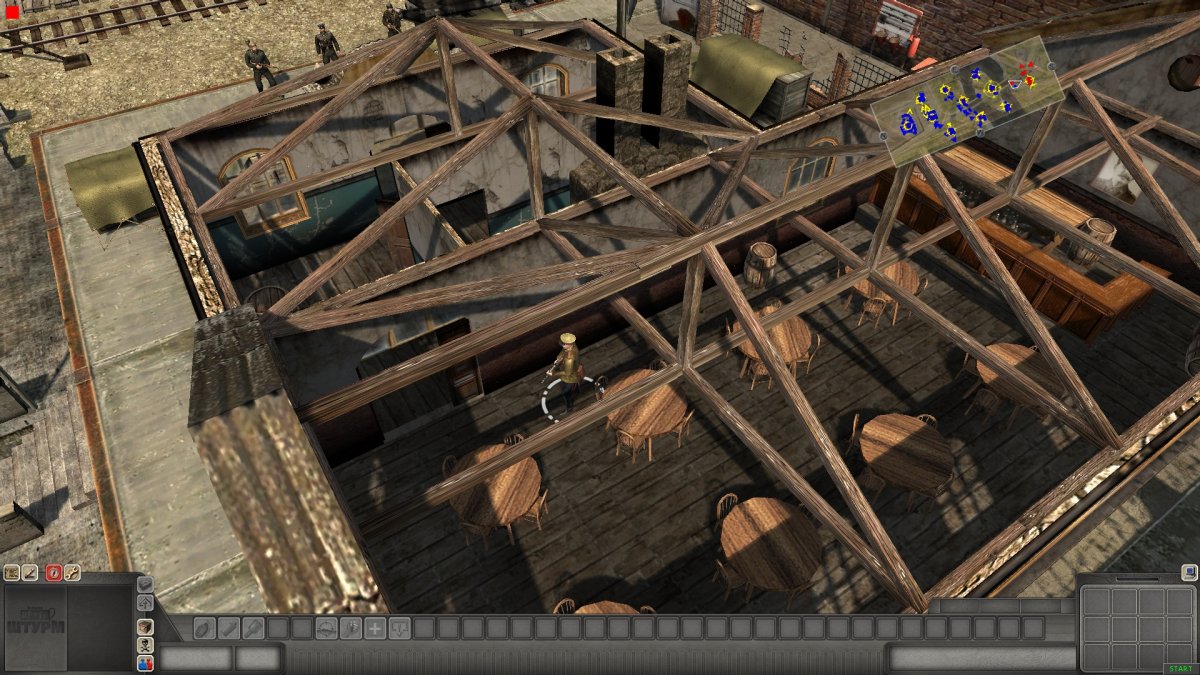Screen dimensions: 1200x675
Task: Click the skull and crossbones icon
Action: coord(145,645)
